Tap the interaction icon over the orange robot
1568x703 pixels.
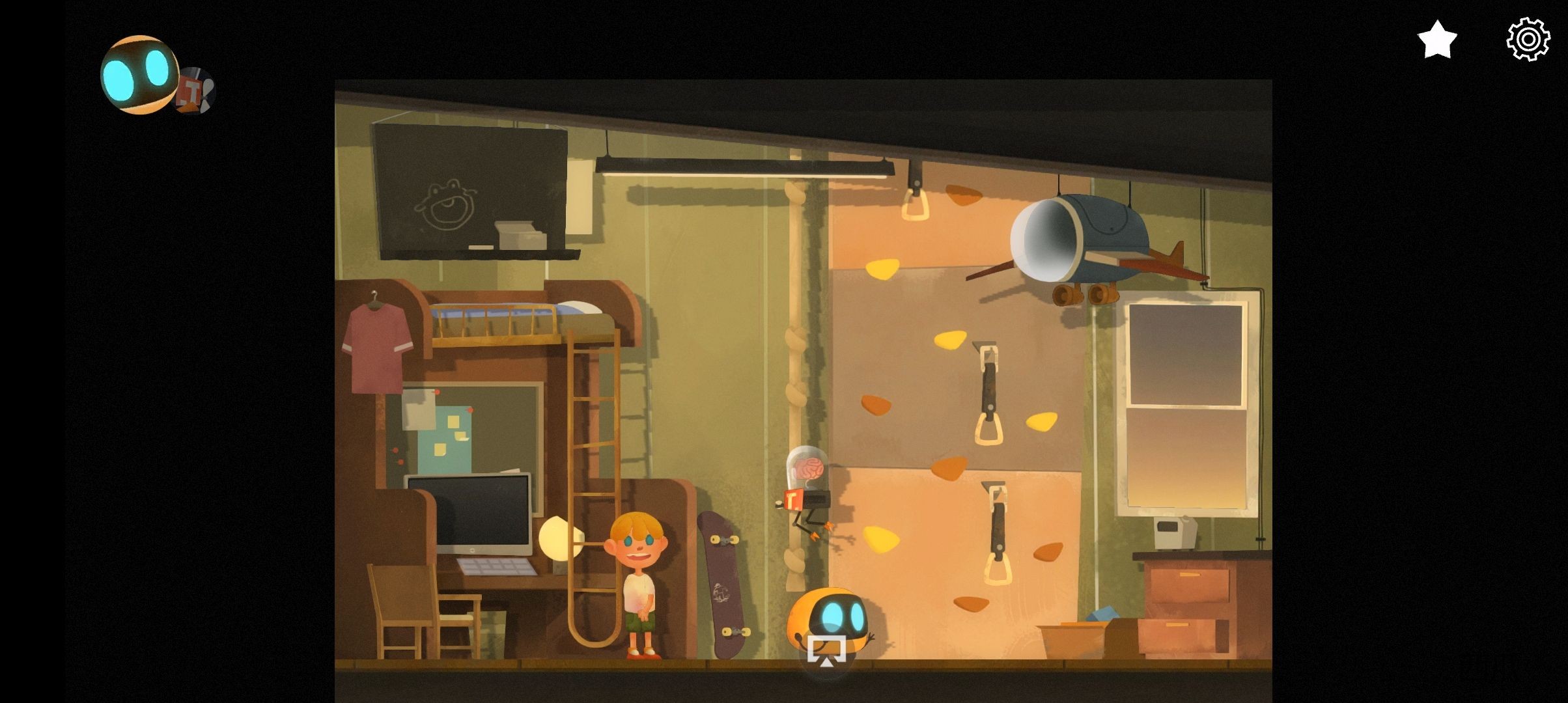826,650
